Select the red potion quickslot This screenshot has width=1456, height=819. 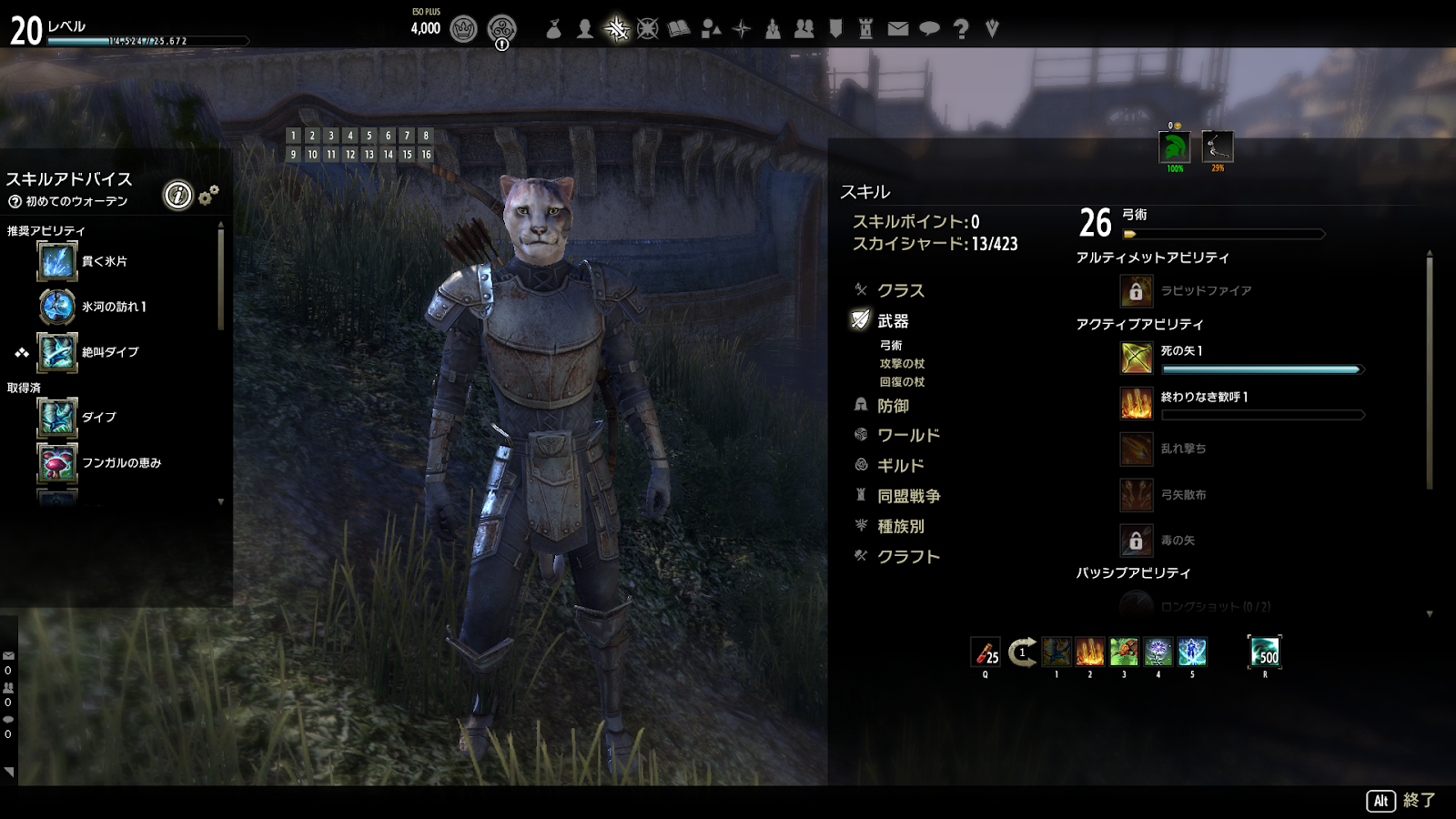[986, 652]
